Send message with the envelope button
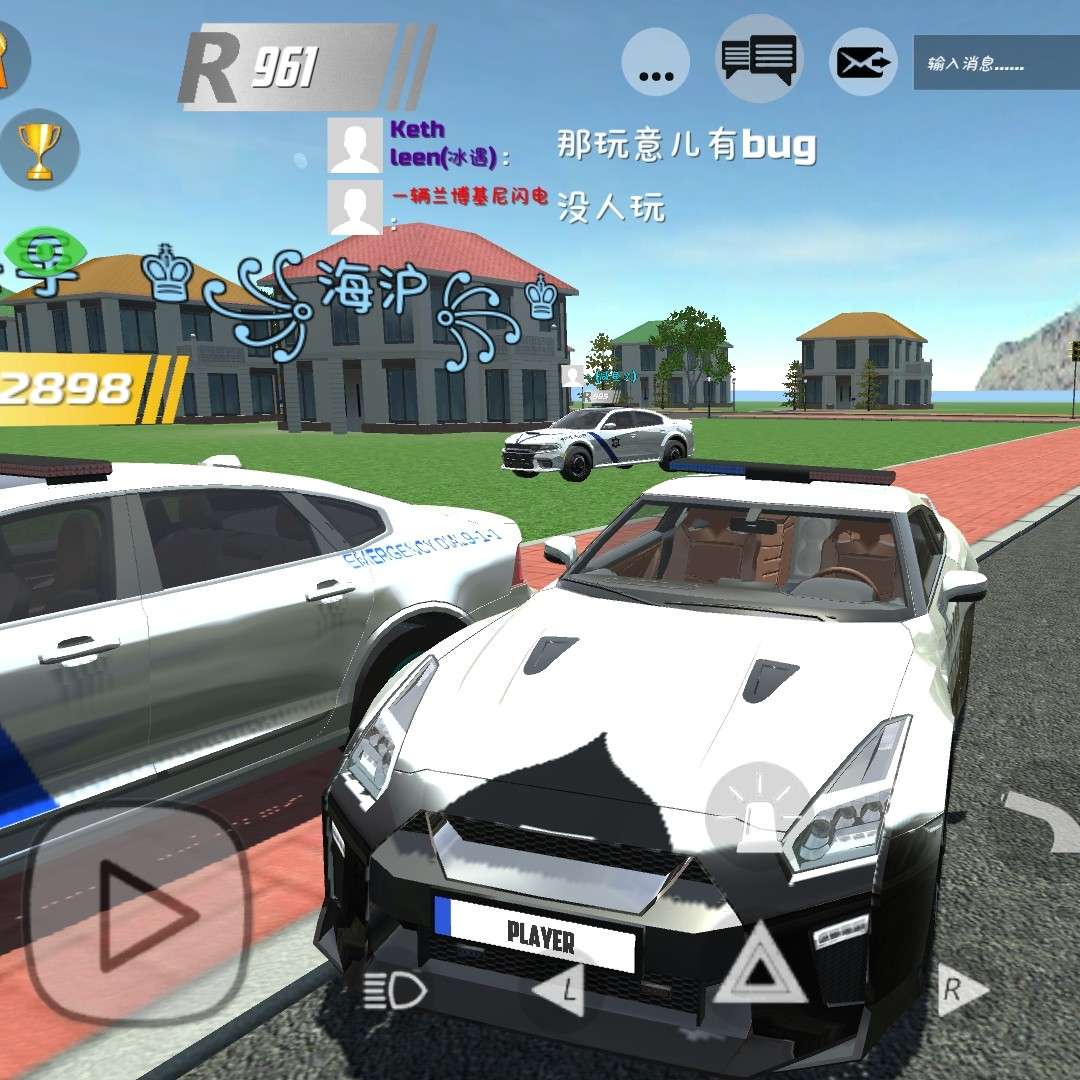The height and width of the screenshot is (1080, 1080). pyautogui.click(x=863, y=63)
